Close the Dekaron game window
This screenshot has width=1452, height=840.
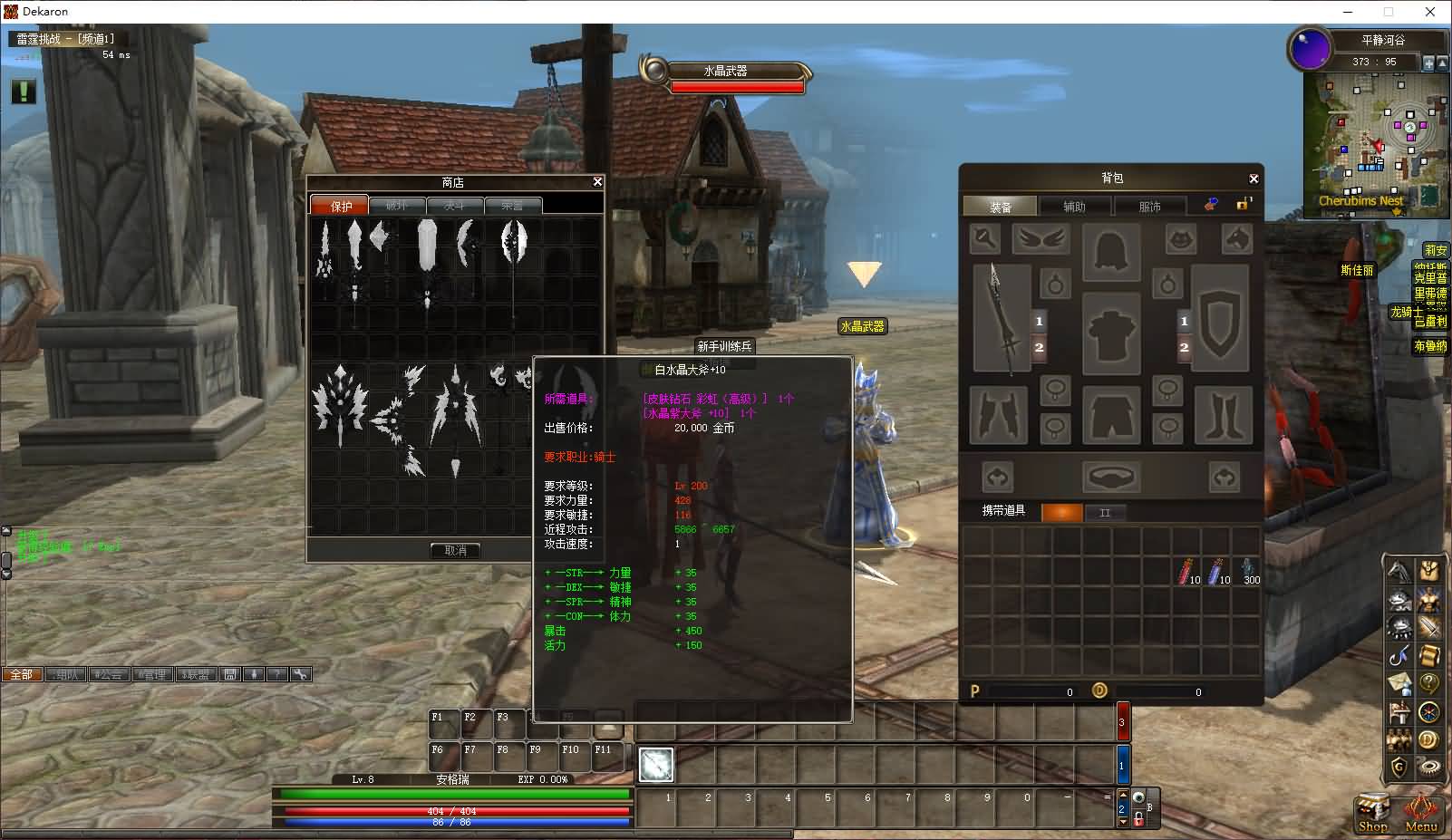1430,12
